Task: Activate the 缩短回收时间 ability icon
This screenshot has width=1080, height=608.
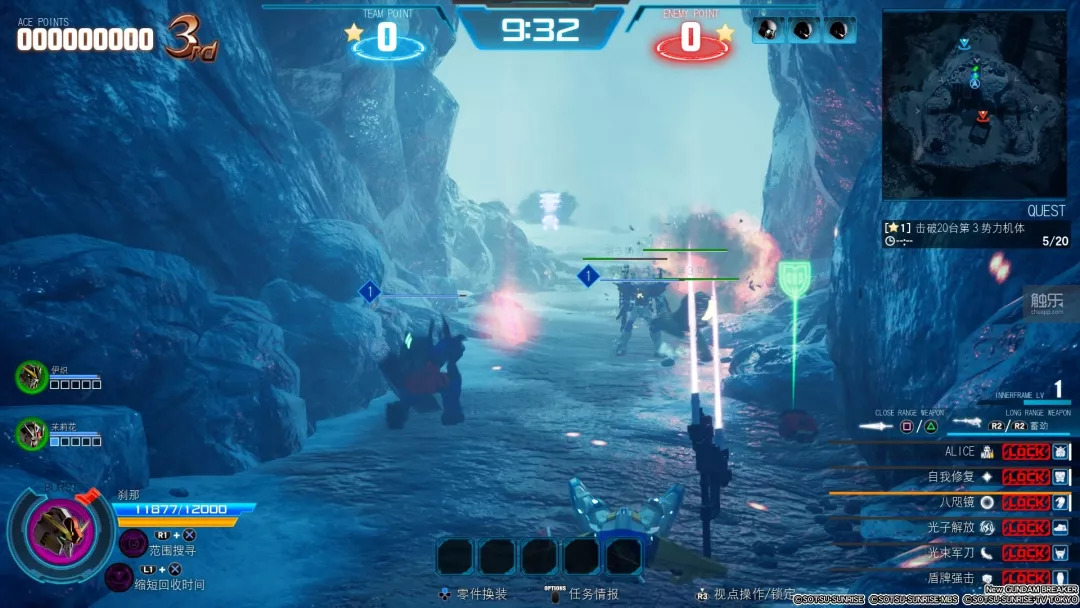Action: click(119, 577)
